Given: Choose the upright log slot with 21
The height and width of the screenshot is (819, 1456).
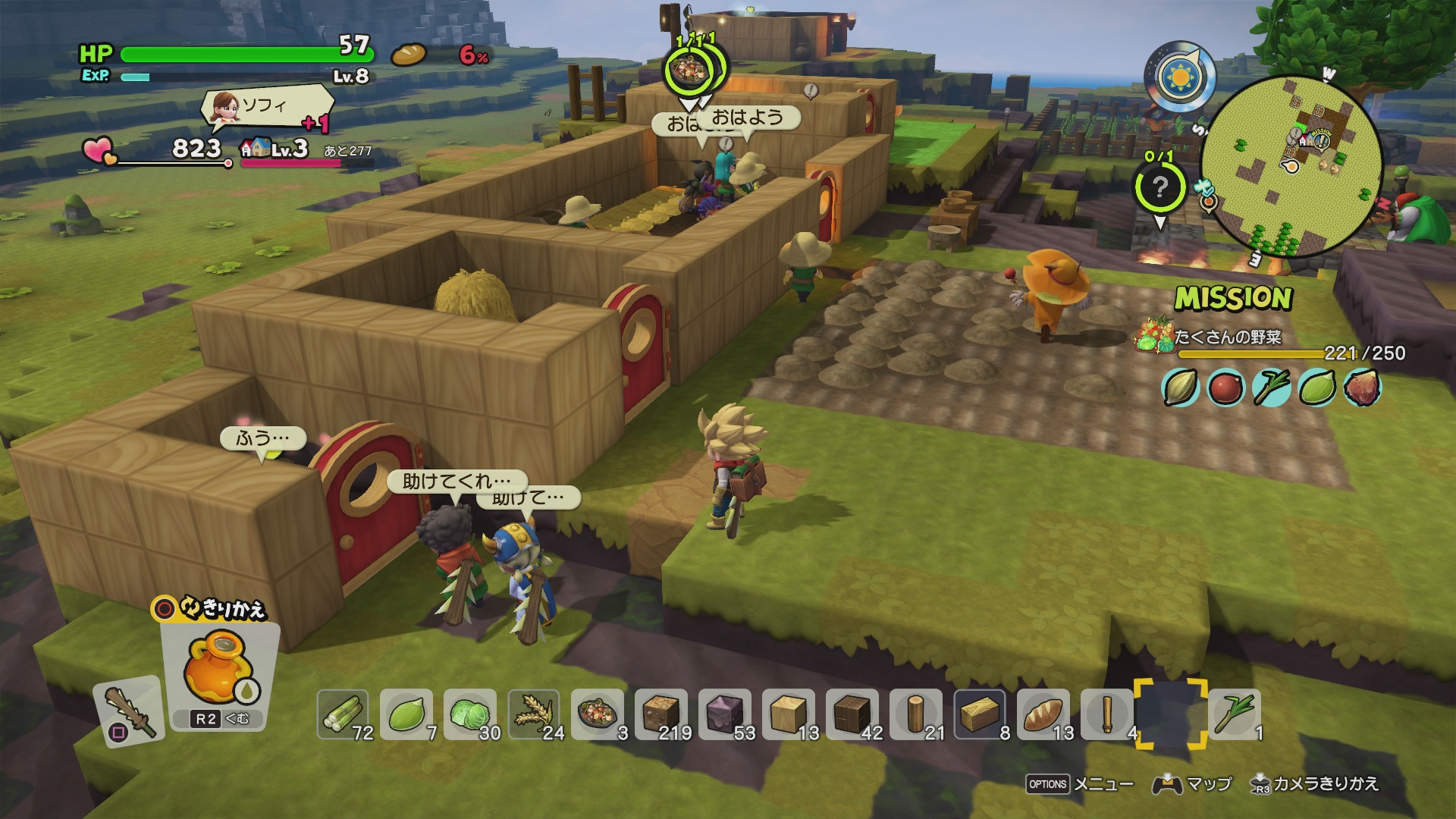Looking at the screenshot, I should 916,714.
